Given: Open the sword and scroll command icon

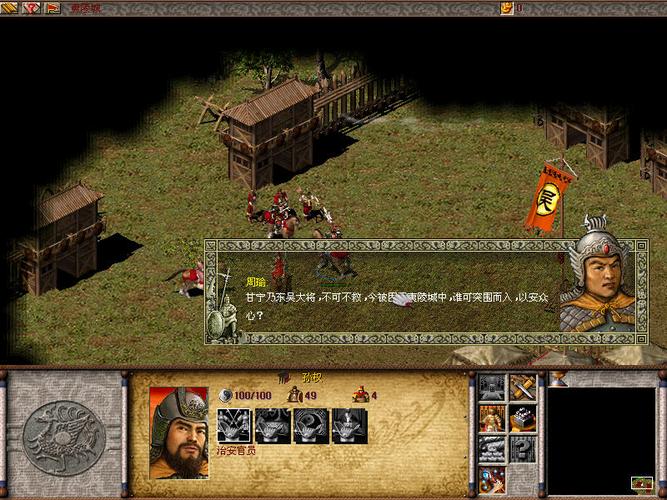Looking at the screenshot, I should 523,387.
